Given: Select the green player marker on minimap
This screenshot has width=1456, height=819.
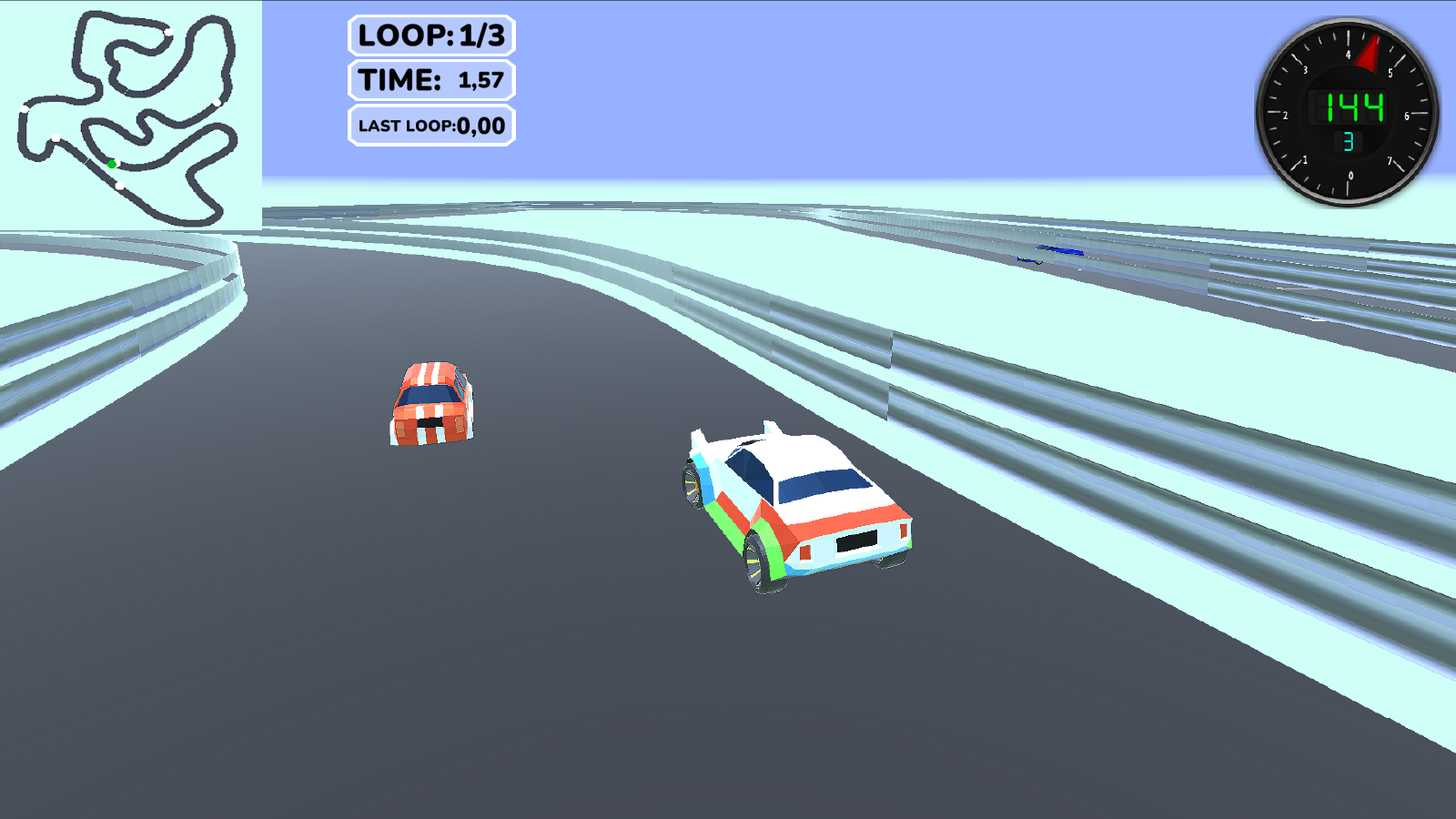Looking at the screenshot, I should point(111,165).
